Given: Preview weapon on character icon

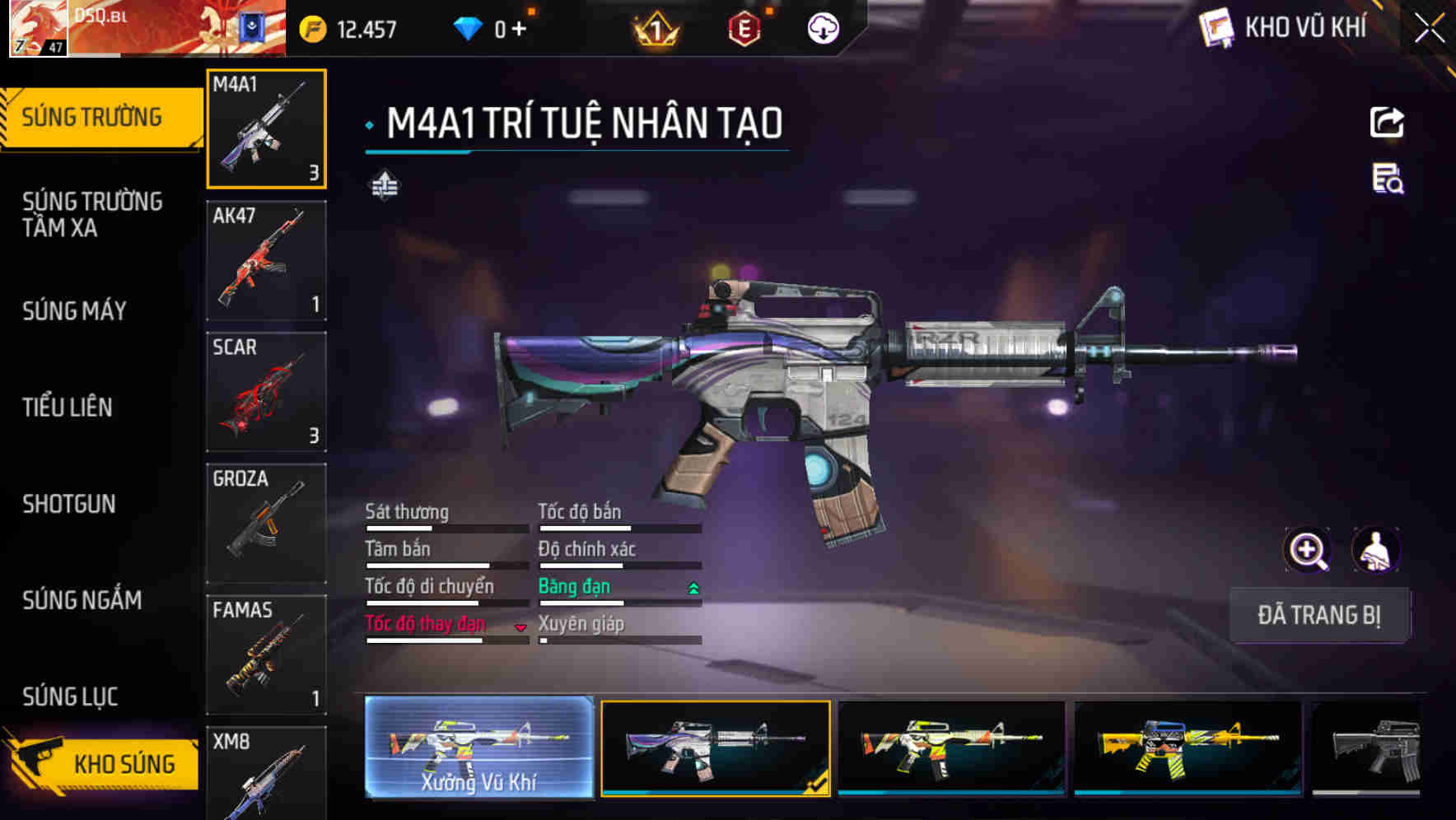Looking at the screenshot, I should pos(1375,550).
